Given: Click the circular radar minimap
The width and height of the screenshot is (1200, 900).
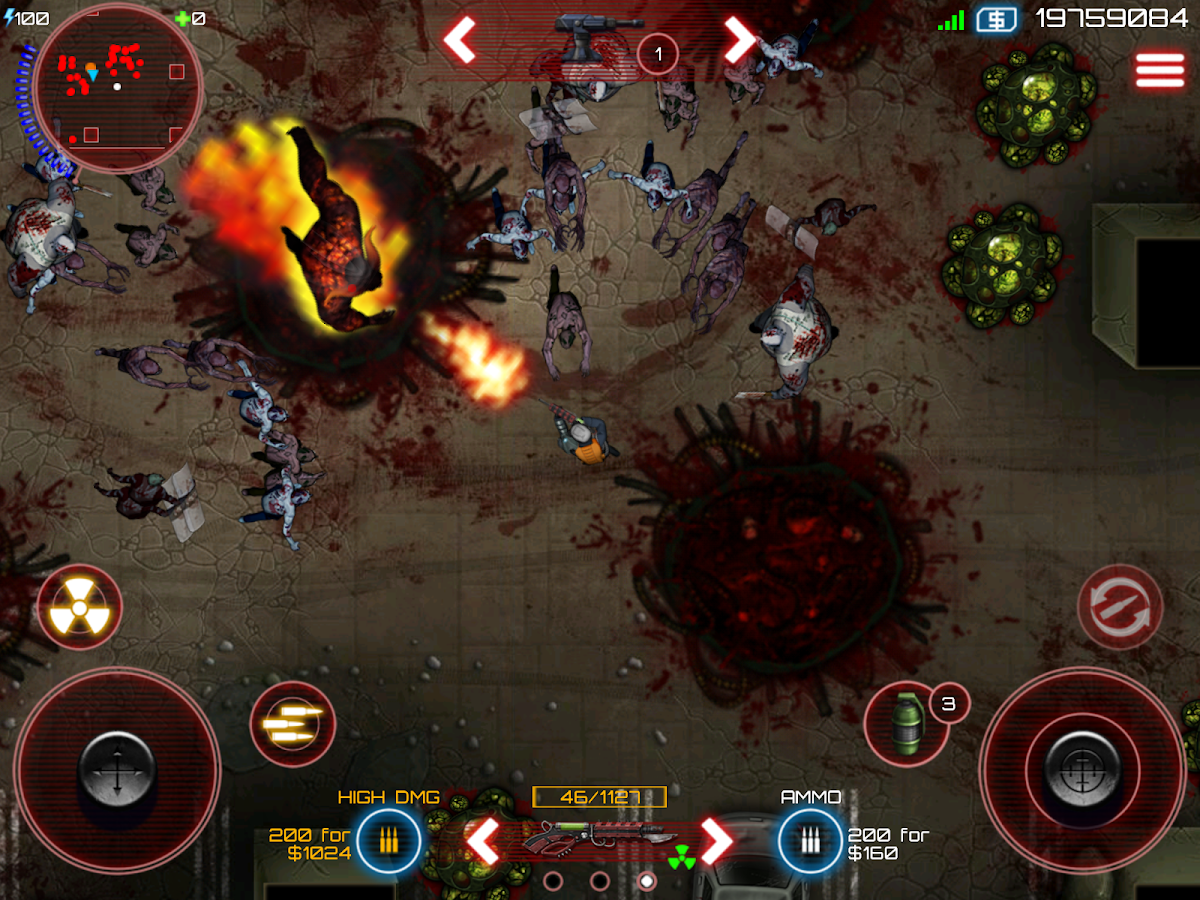Looking at the screenshot, I should (x=117, y=88).
